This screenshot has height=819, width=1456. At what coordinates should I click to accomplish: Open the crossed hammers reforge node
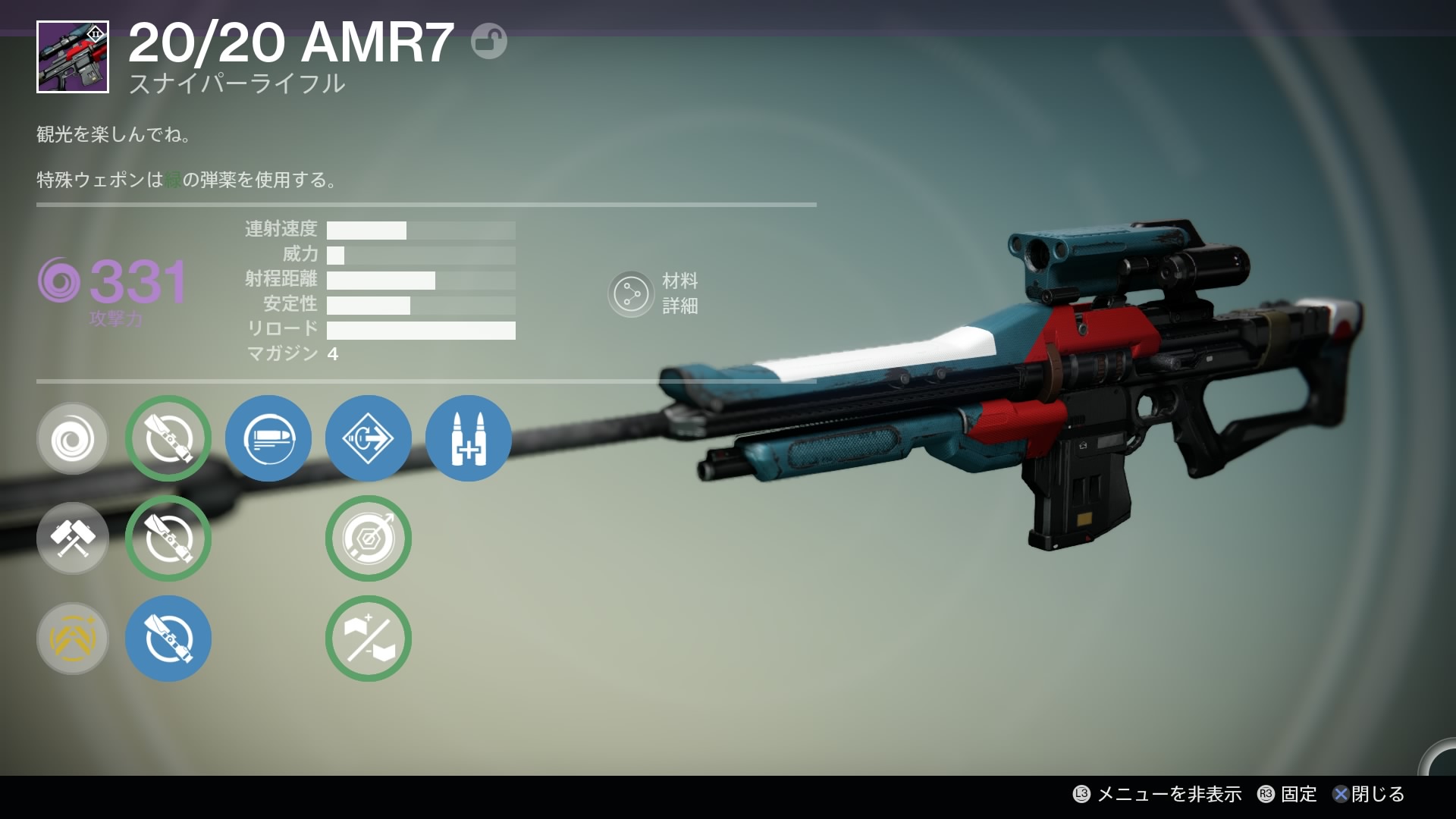(x=73, y=538)
